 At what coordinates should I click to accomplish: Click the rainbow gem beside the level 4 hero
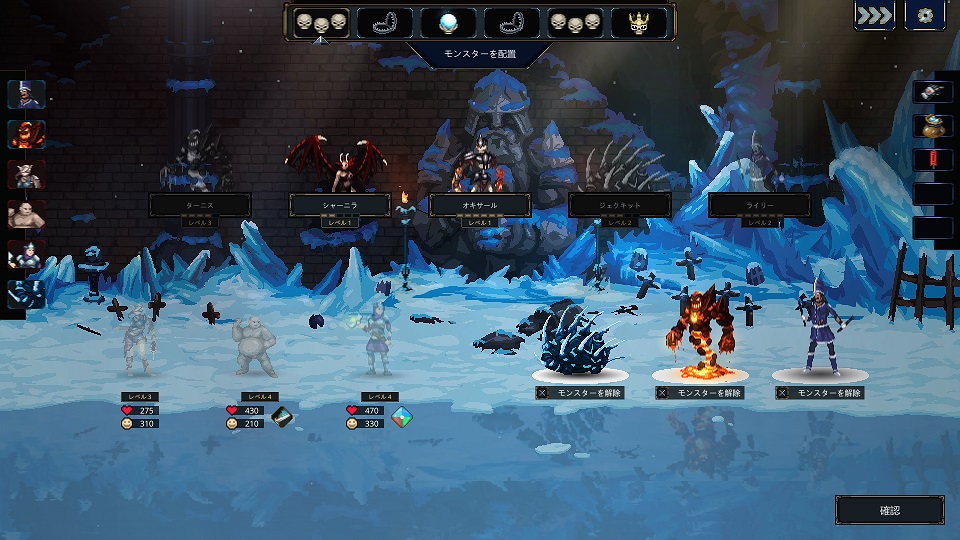click(x=402, y=416)
